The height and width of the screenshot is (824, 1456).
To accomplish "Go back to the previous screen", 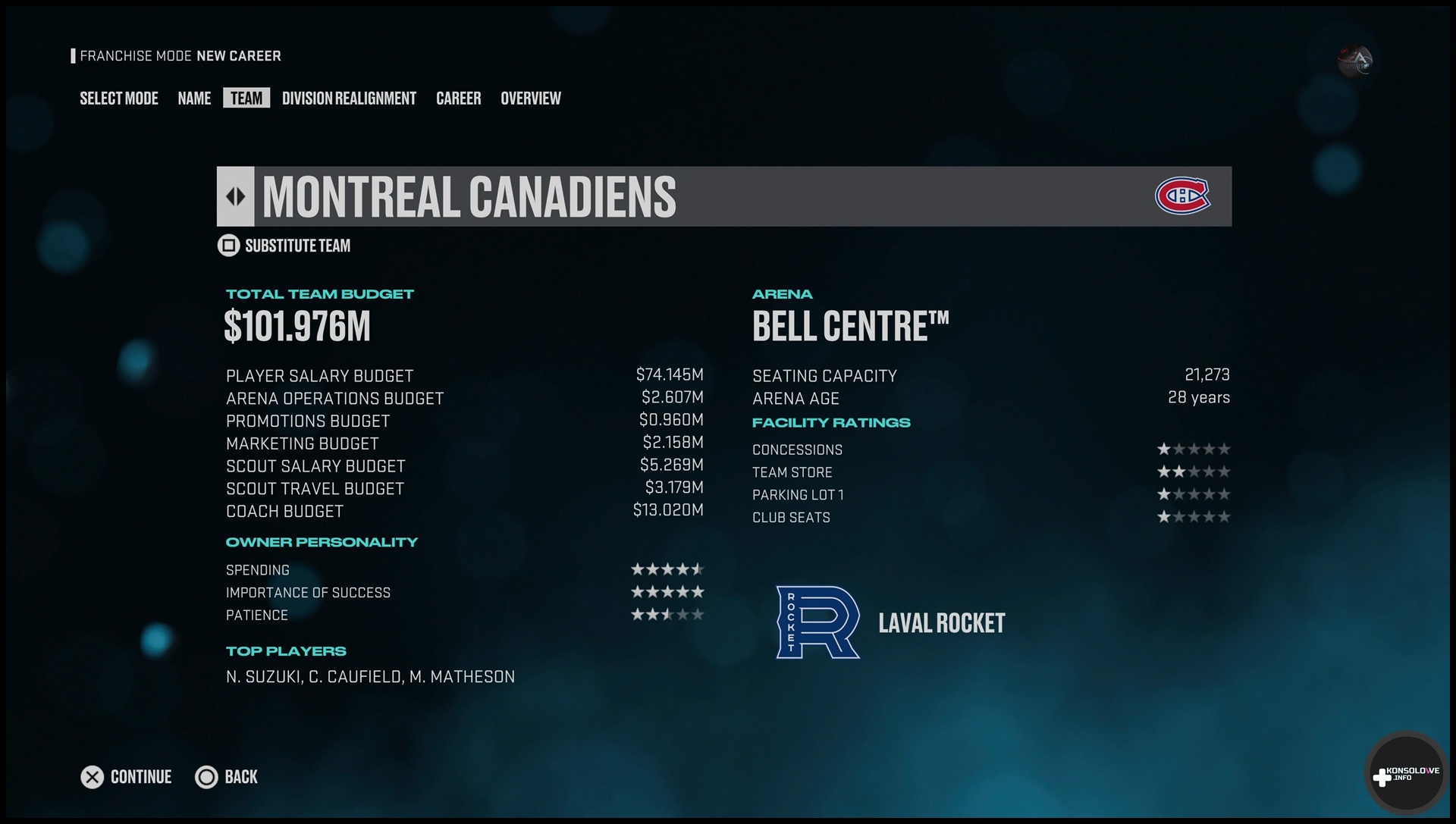I will pos(227,777).
